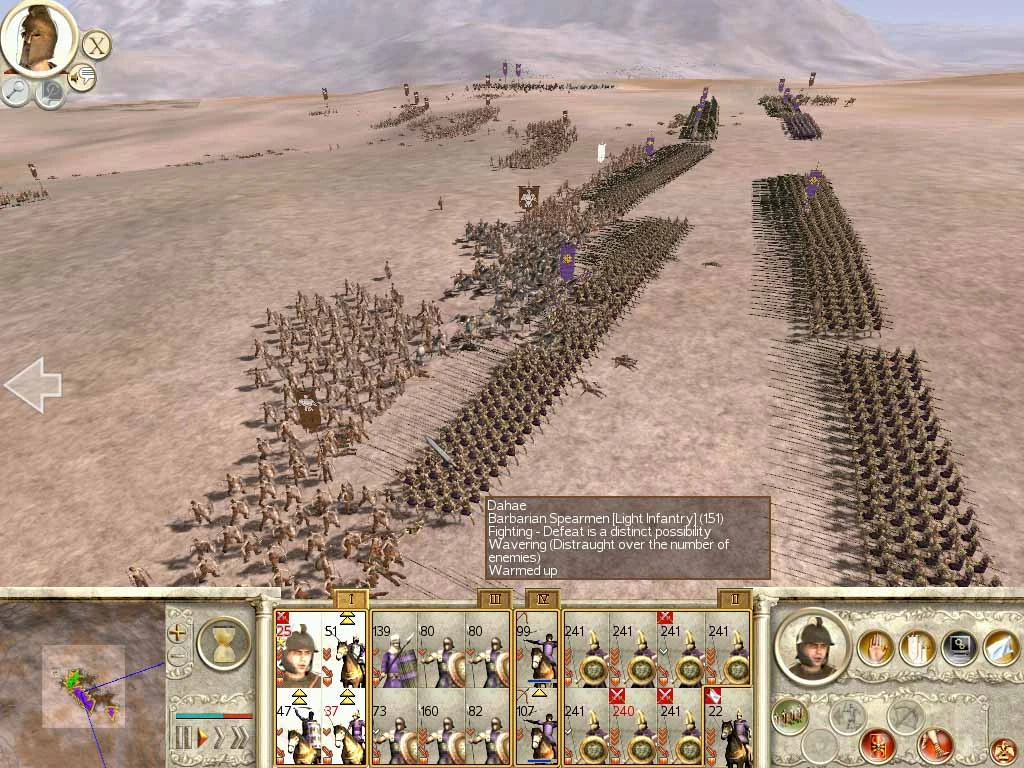Dismiss the advisor with the X button
The height and width of the screenshot is (768, 1024).
point(96,45)
